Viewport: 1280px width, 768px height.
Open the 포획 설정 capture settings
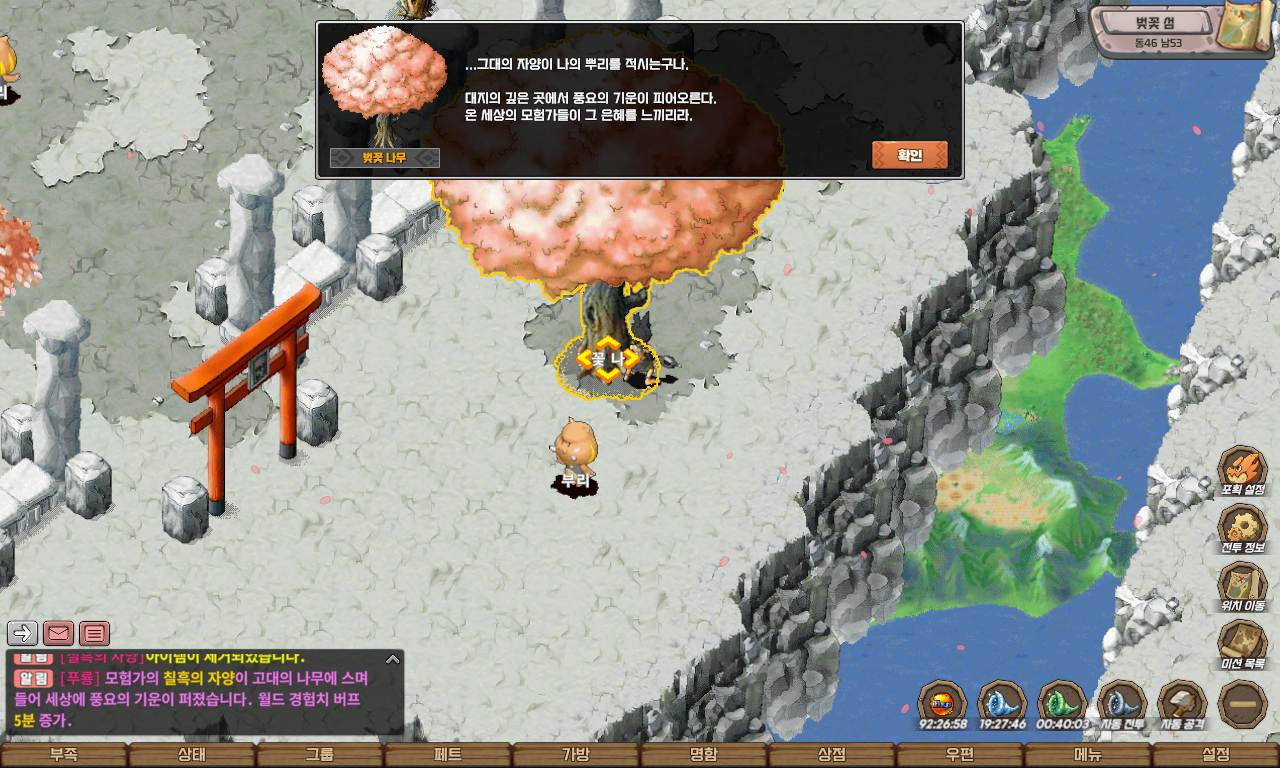[1243, 469]
